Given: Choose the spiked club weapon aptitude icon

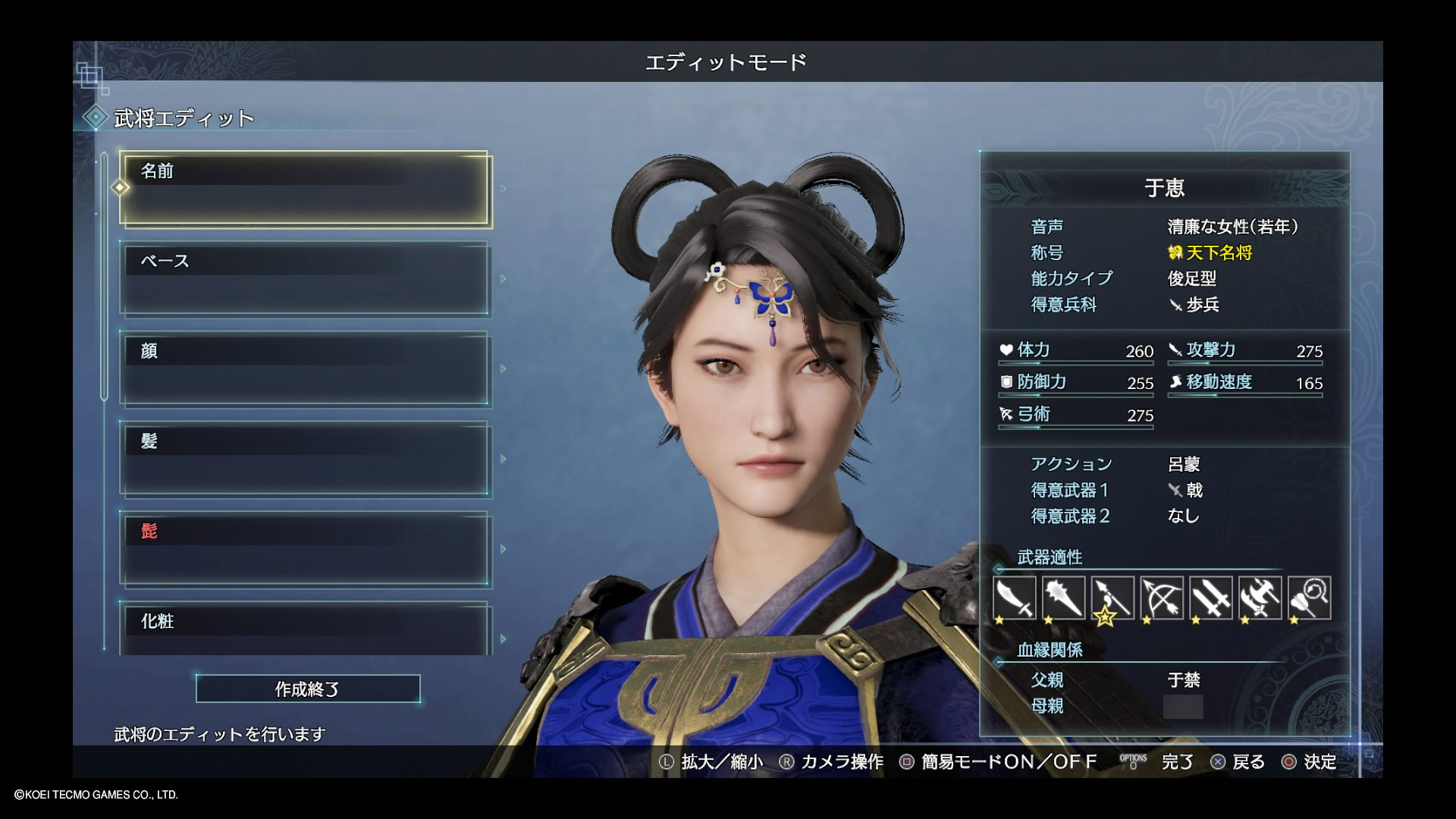Looking at the screenshot, I should pos(1063,598).
